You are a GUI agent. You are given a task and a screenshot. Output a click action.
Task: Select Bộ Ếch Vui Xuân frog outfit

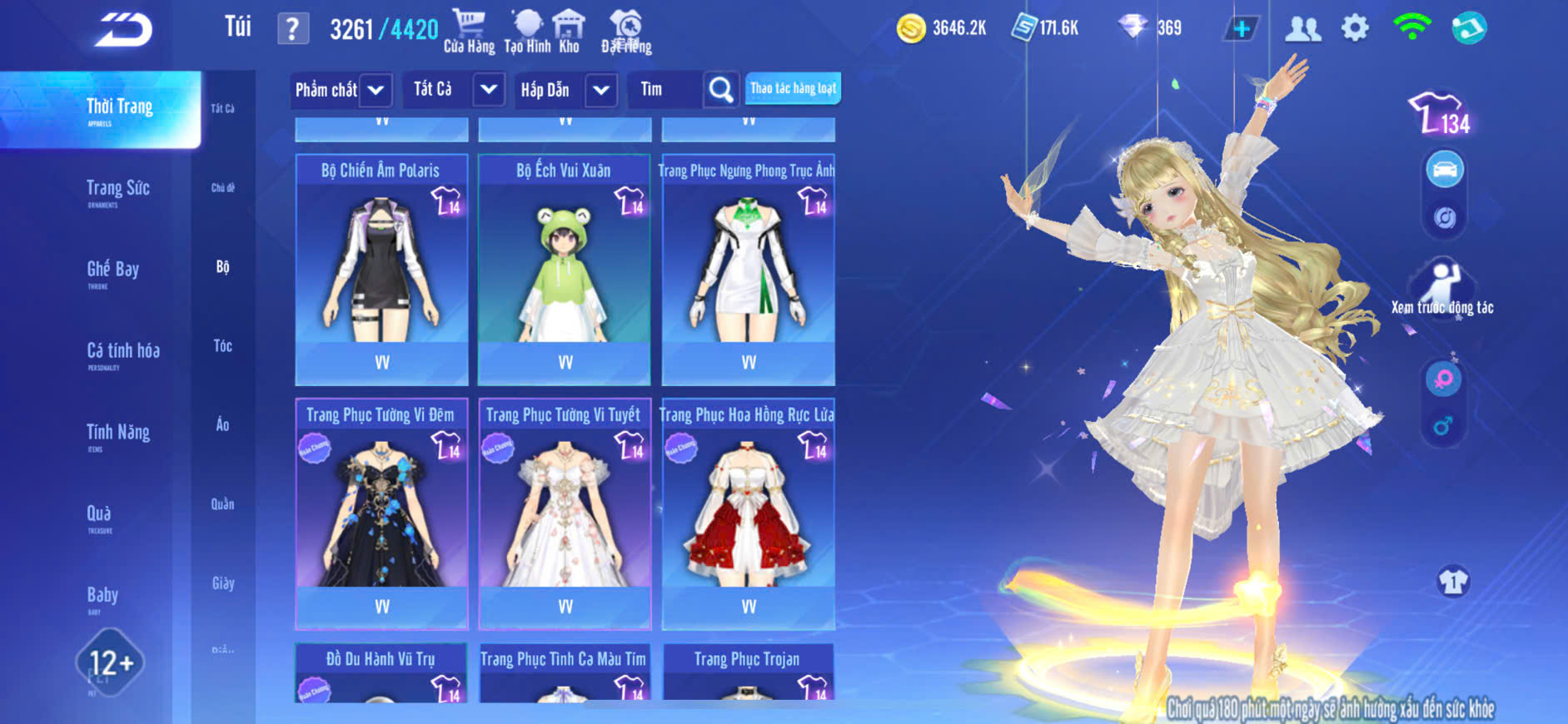pos(565,268)
